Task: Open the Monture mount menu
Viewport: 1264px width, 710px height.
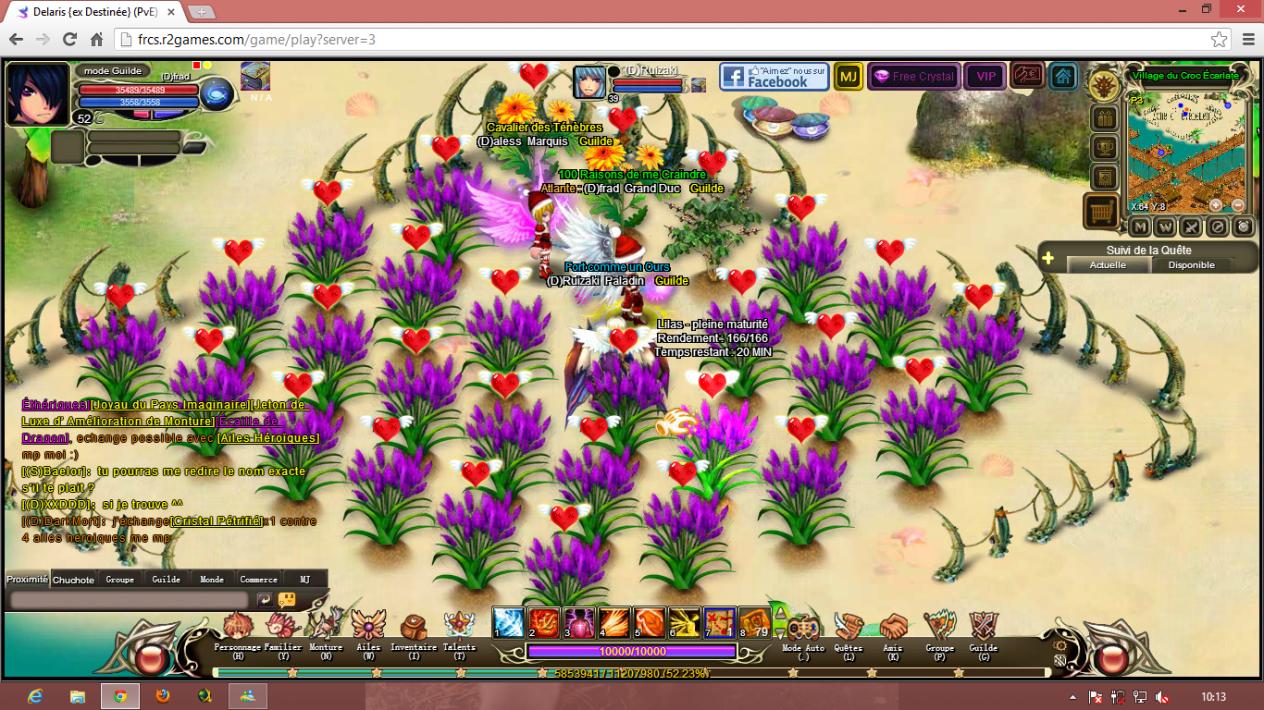Action: pyautogui.click(x=325, y=628)
